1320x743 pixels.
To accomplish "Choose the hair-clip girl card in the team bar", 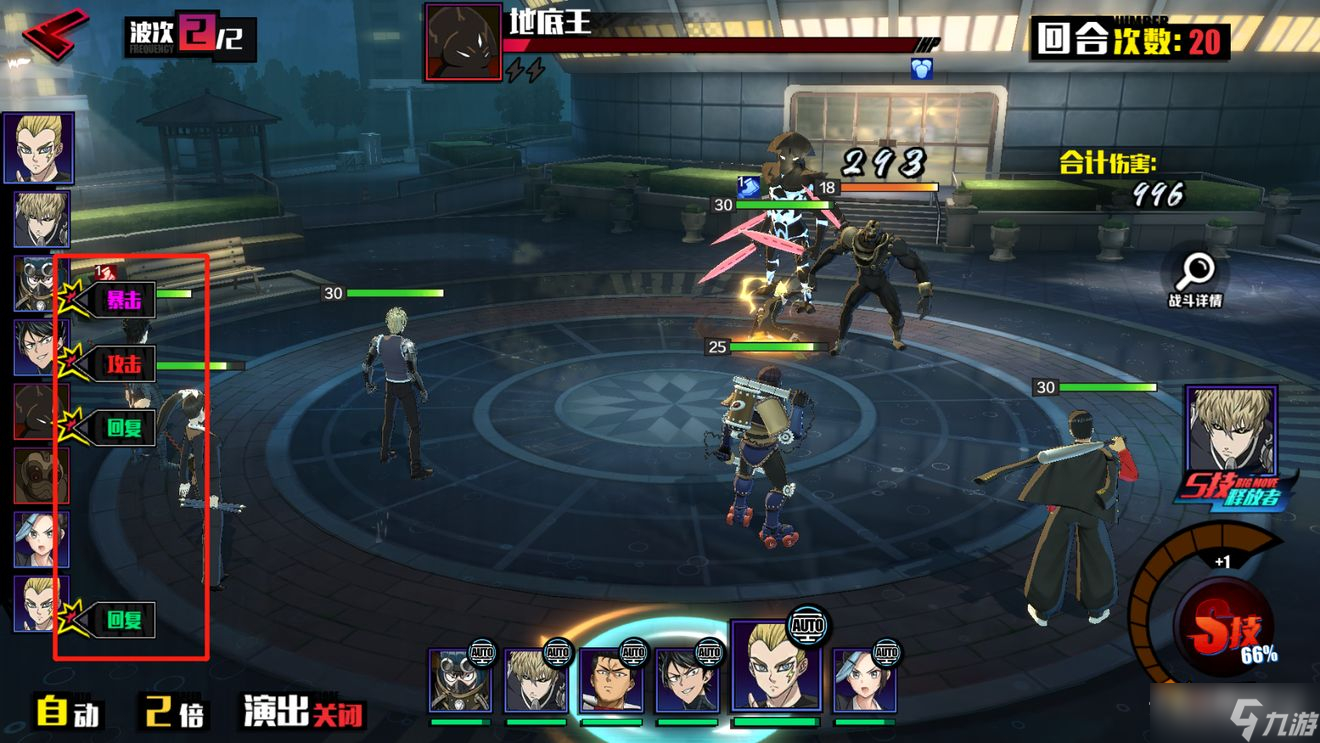I will tap(864, 680).
